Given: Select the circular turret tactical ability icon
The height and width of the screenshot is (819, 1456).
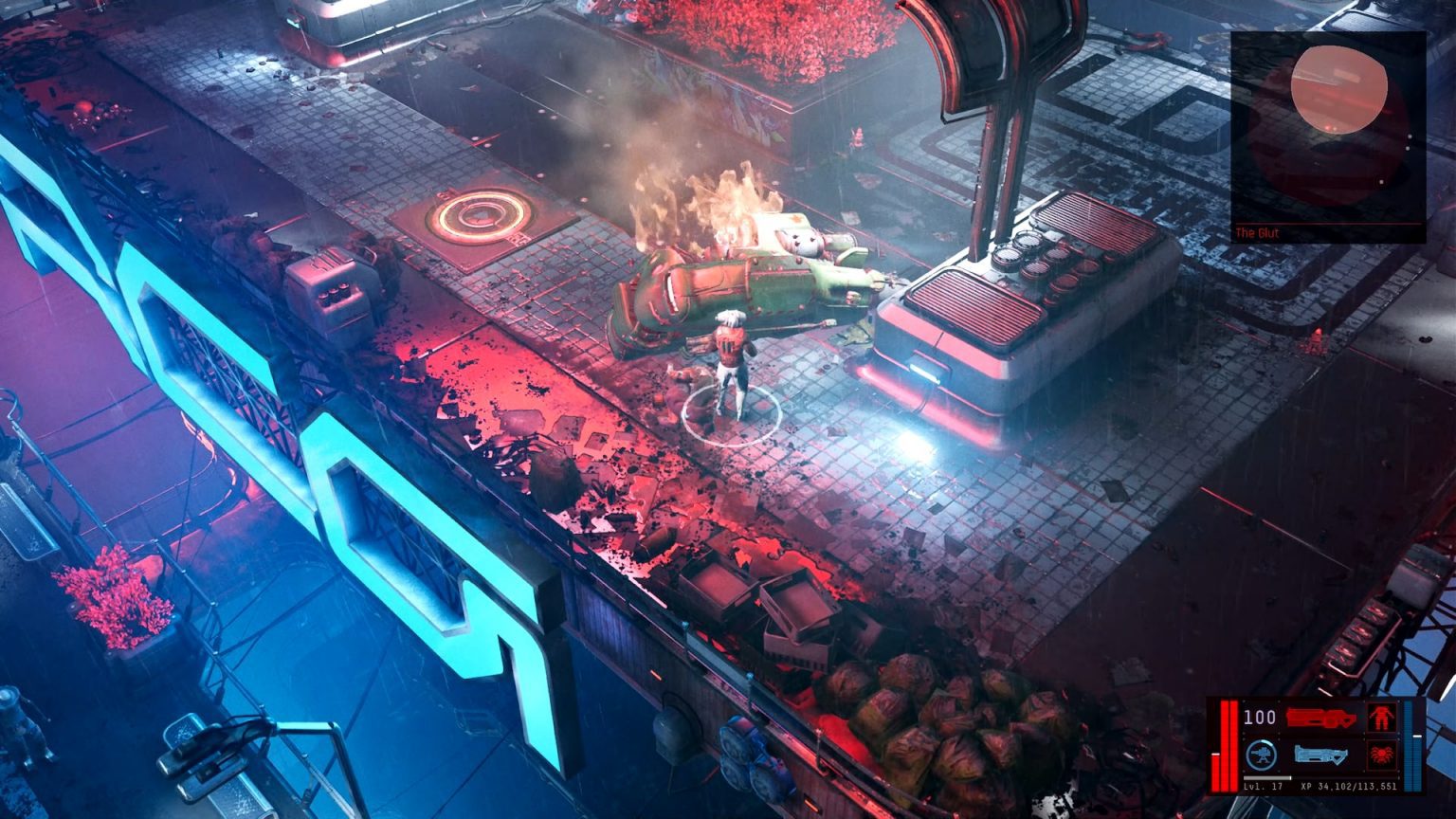Looking at the screenshot, I should point(1261,754).
